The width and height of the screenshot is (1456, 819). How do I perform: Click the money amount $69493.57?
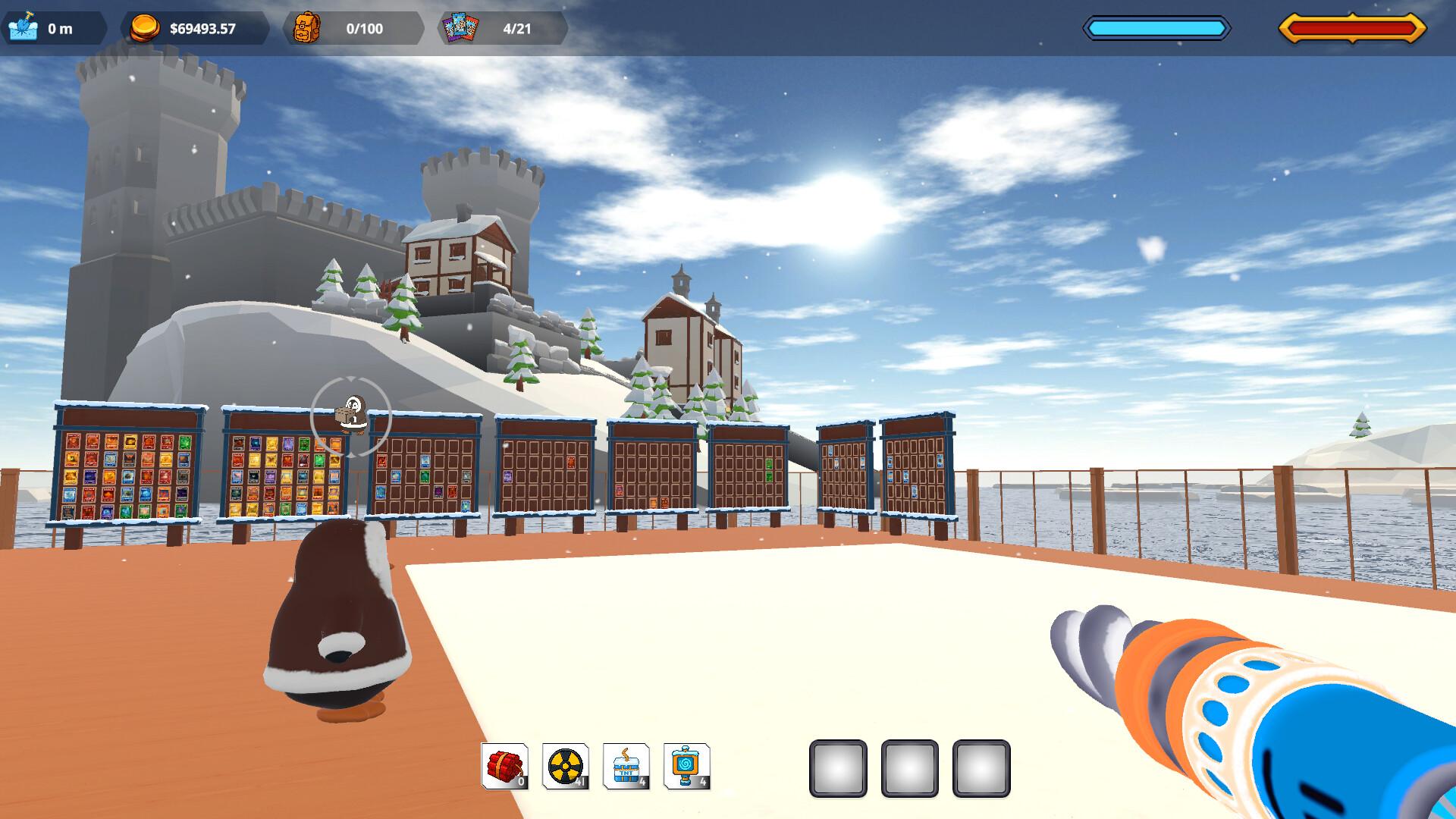(203, 29)
